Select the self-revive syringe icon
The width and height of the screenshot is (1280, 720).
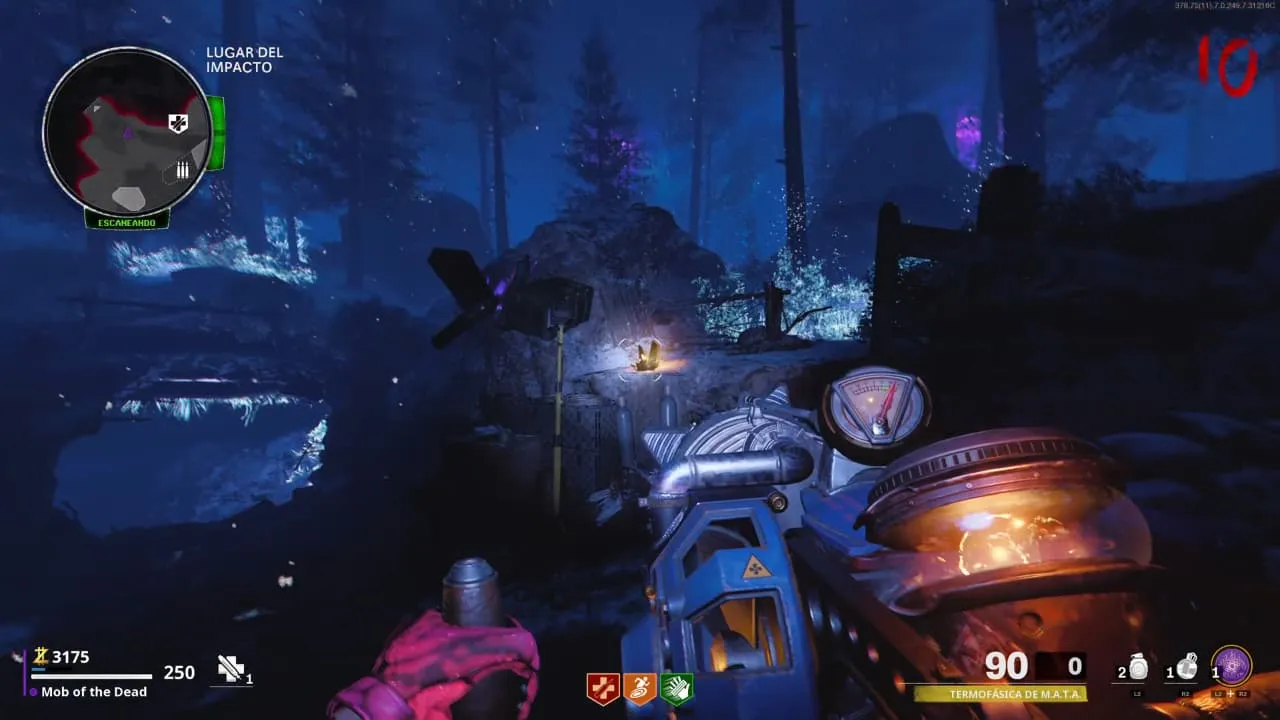coord(232,669)
